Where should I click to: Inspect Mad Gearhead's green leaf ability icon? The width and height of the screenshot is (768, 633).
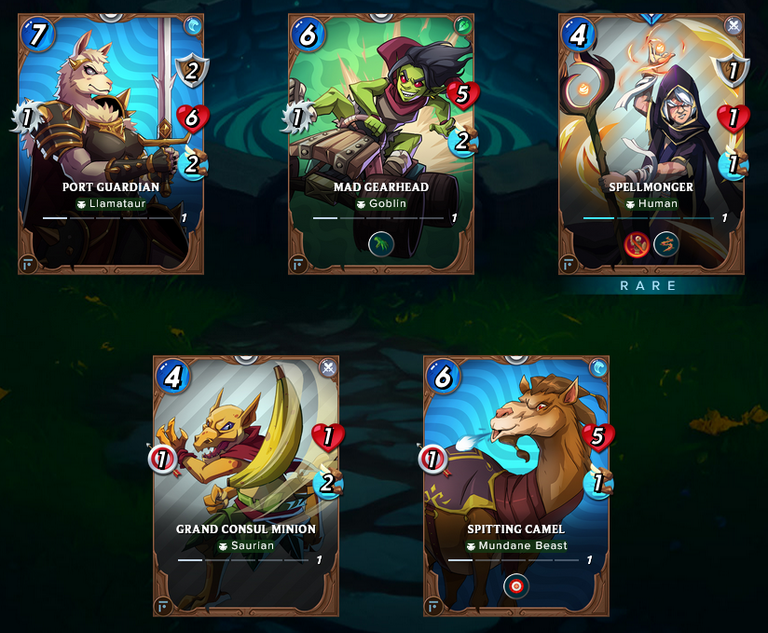coord(381,244)
